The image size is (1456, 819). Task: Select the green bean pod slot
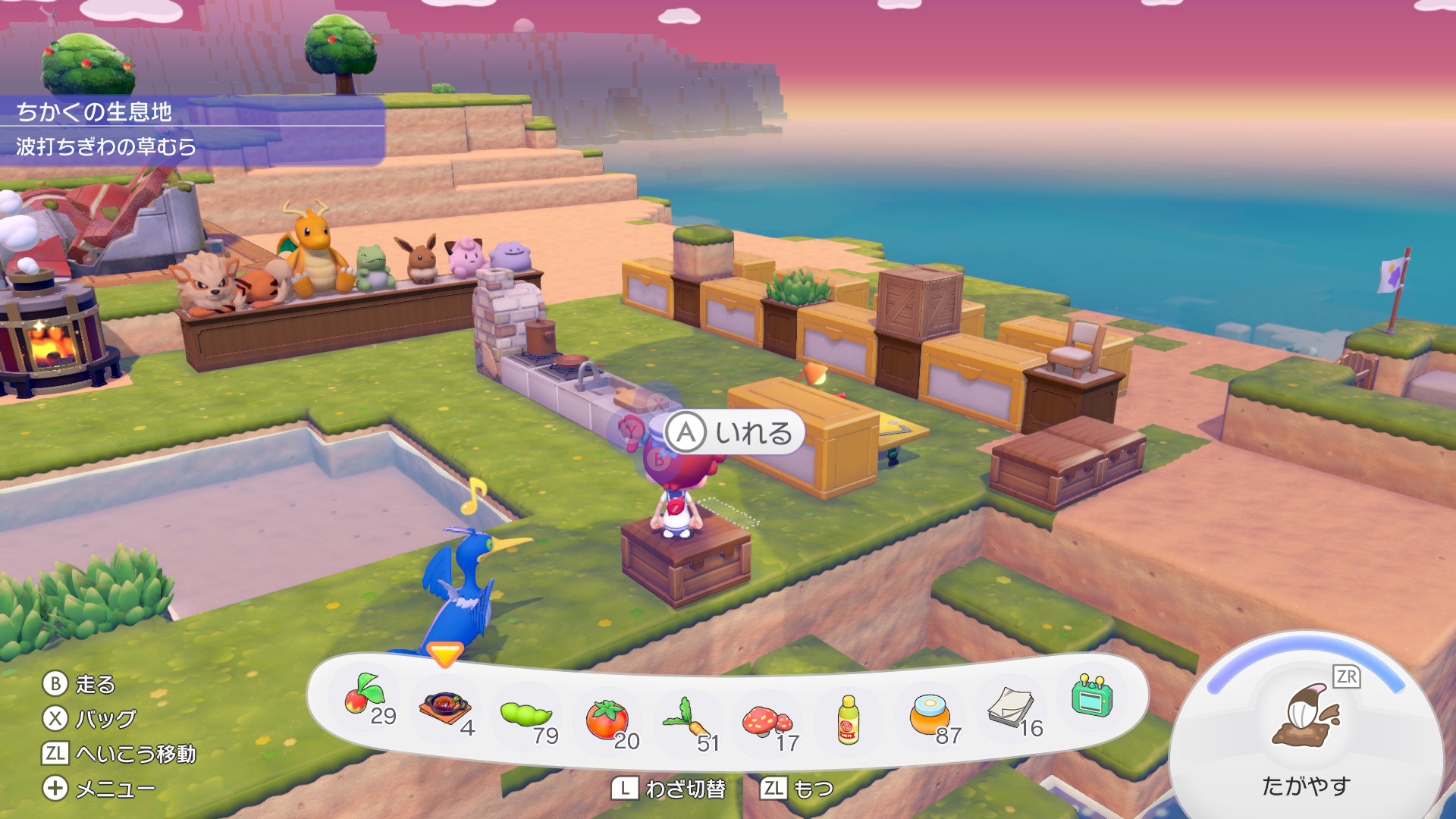coord(526,715)
